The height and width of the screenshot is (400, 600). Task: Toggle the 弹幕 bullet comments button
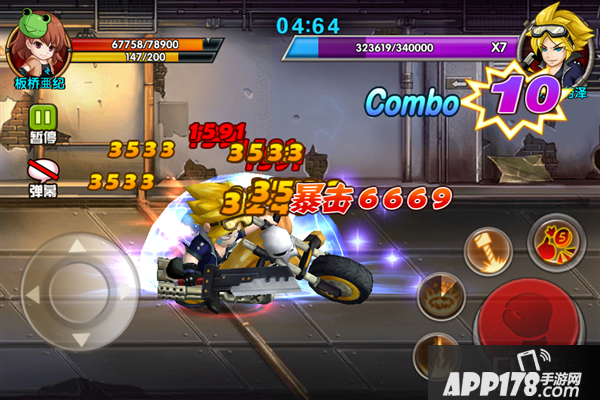click(42, 167)
